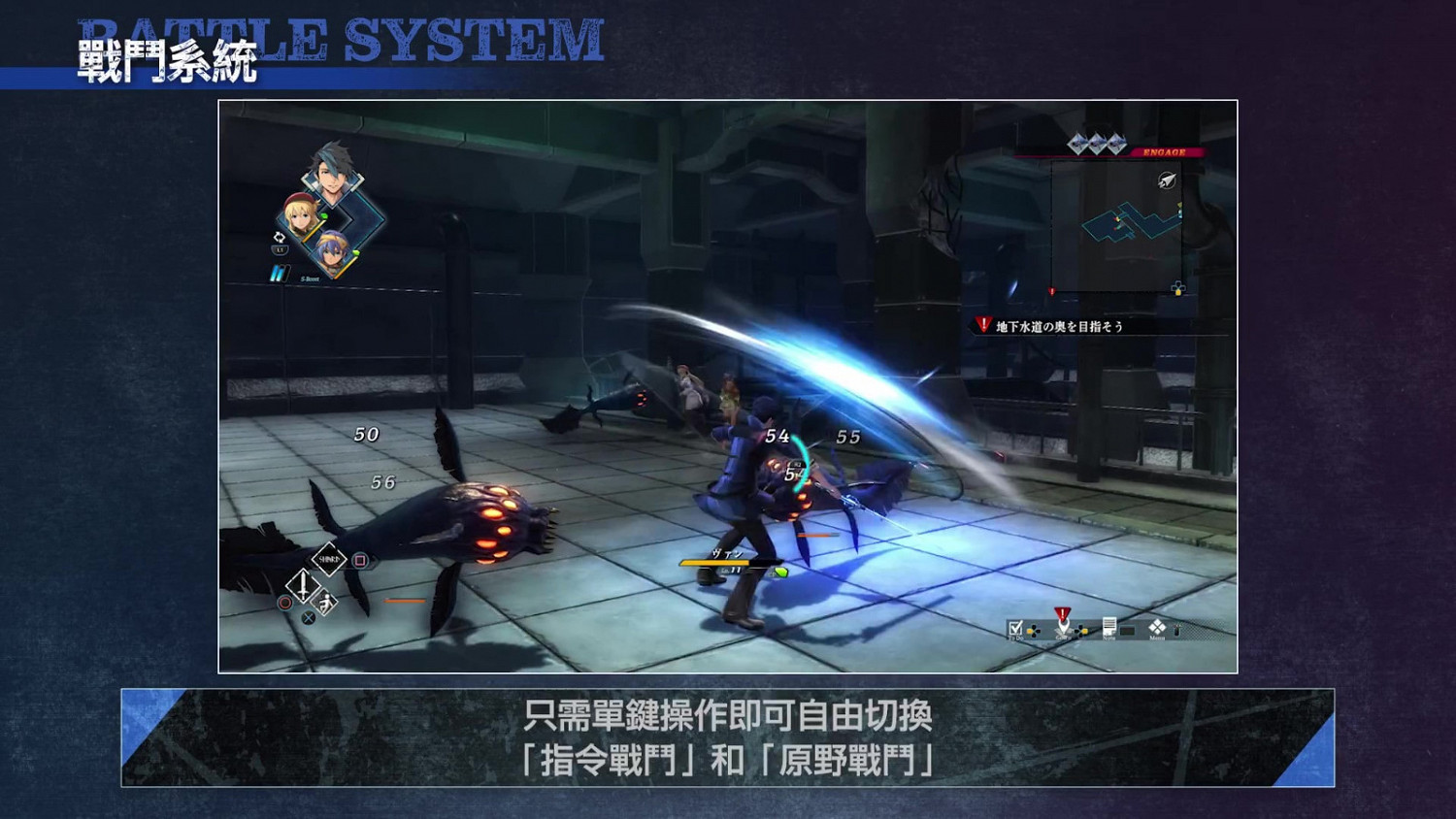1456x819 pixels.
Task: Select the Guide destination marker icon
Action: point(1063,624)
